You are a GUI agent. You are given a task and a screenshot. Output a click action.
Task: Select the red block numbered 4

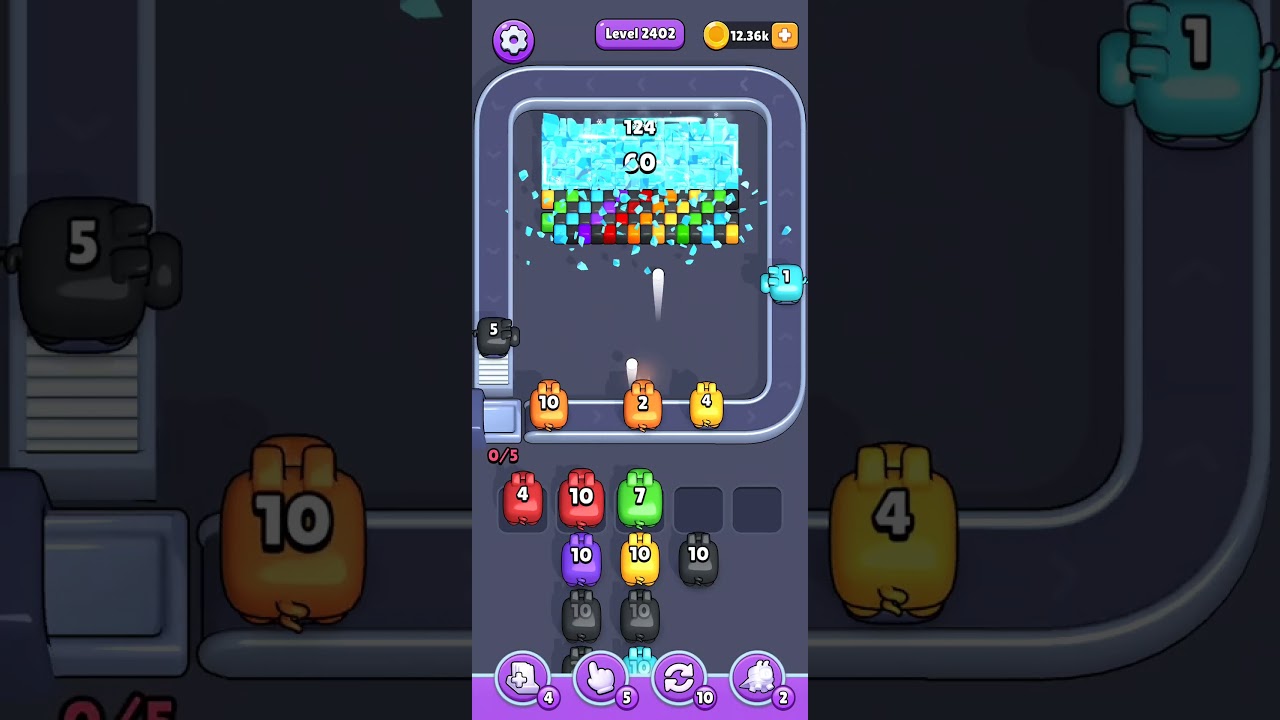(x=522, y=497)
